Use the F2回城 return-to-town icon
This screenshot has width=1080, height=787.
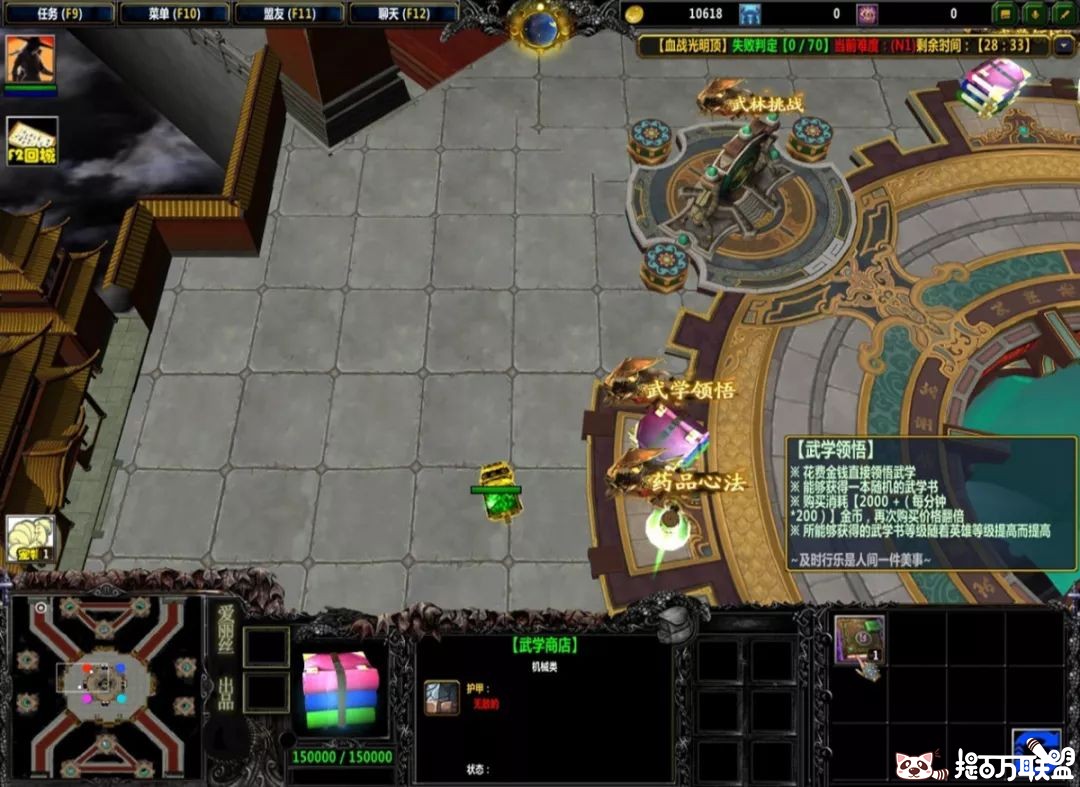coord(32,142)
